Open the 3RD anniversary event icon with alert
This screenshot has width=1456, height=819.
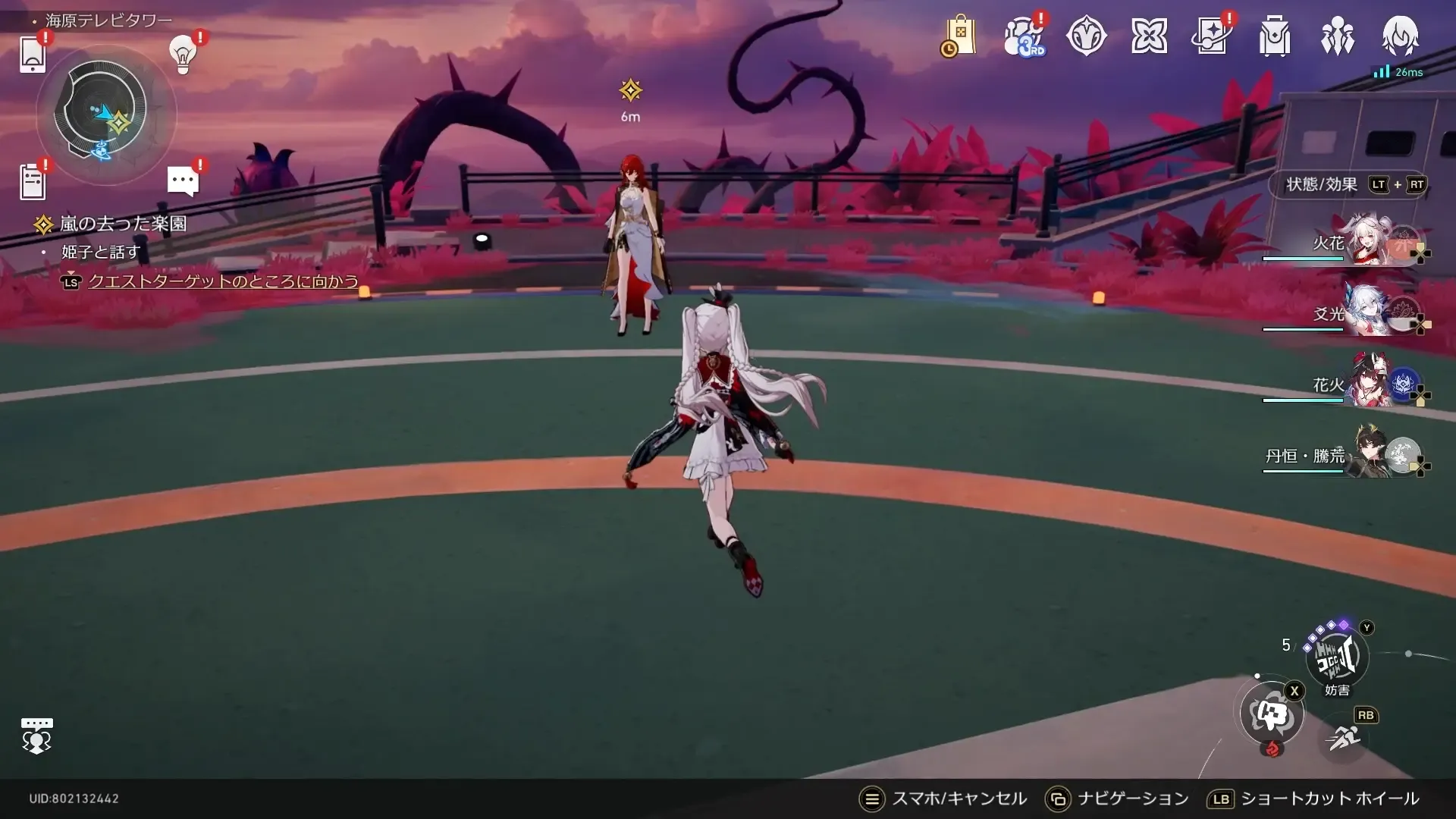pyautogui.click(x=1025, y=36)
